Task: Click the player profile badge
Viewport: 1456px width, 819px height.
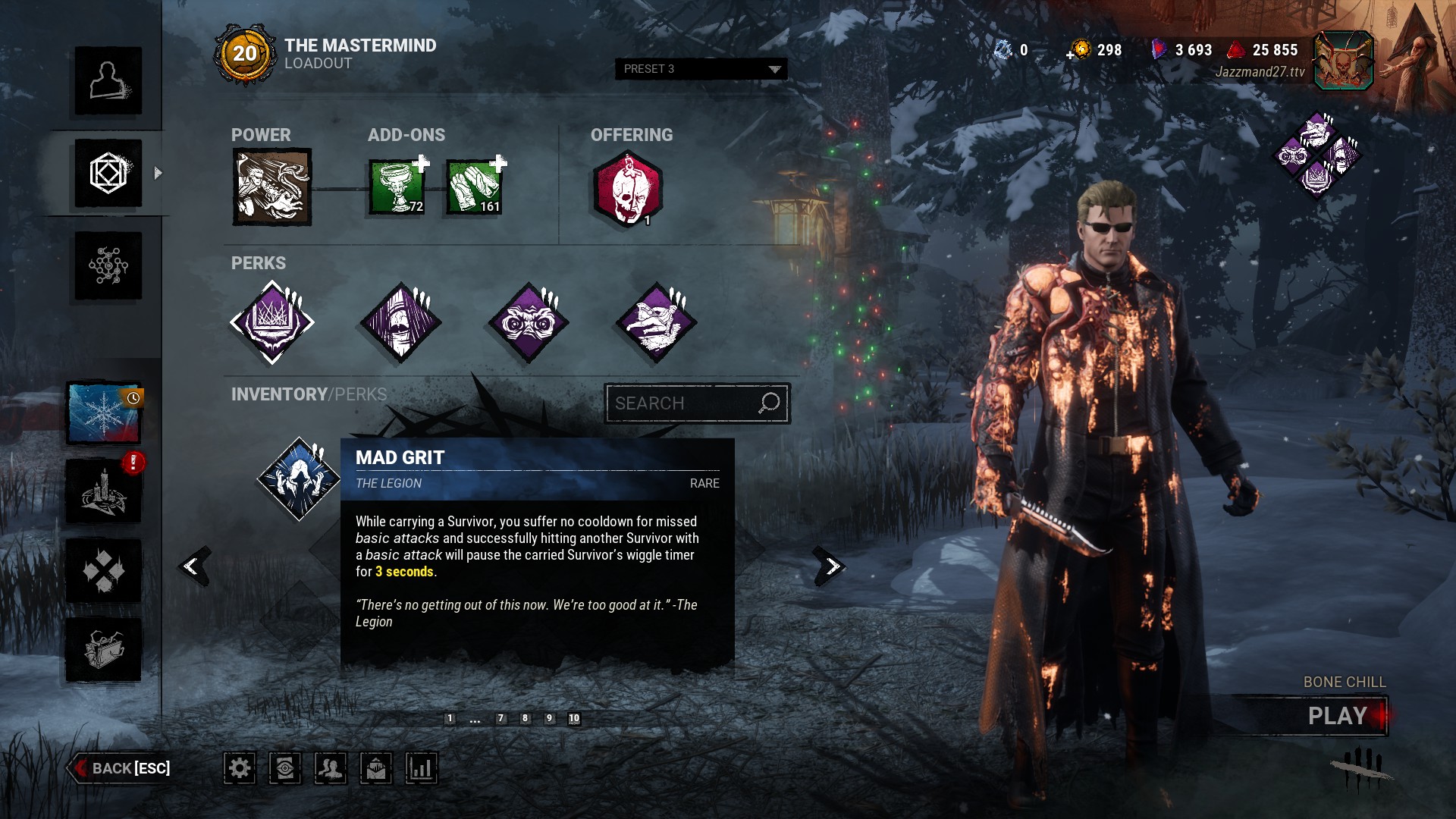Action: pos(1343,61)
